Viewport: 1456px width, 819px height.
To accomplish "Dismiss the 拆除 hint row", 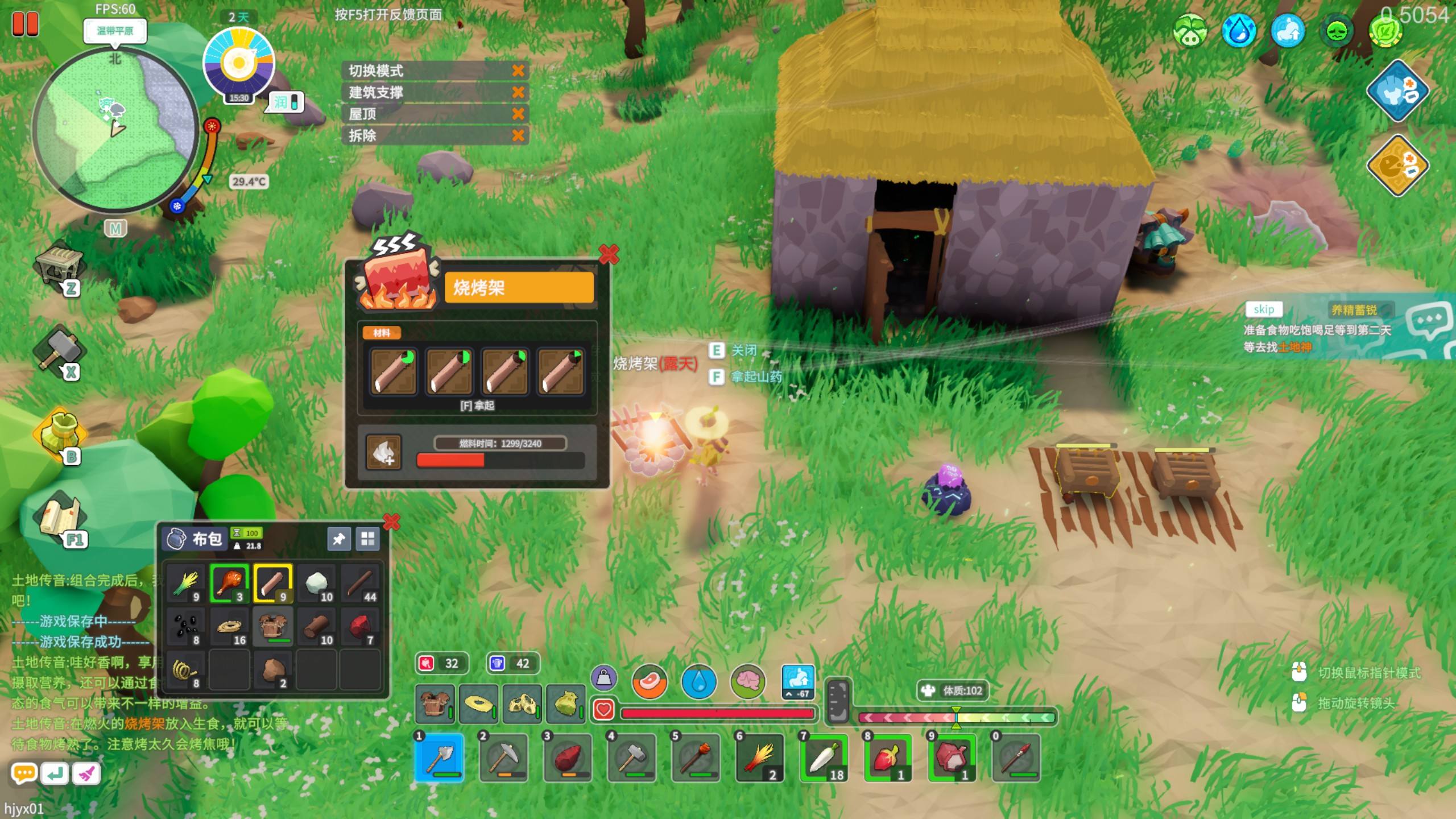I will pos(518,135).
